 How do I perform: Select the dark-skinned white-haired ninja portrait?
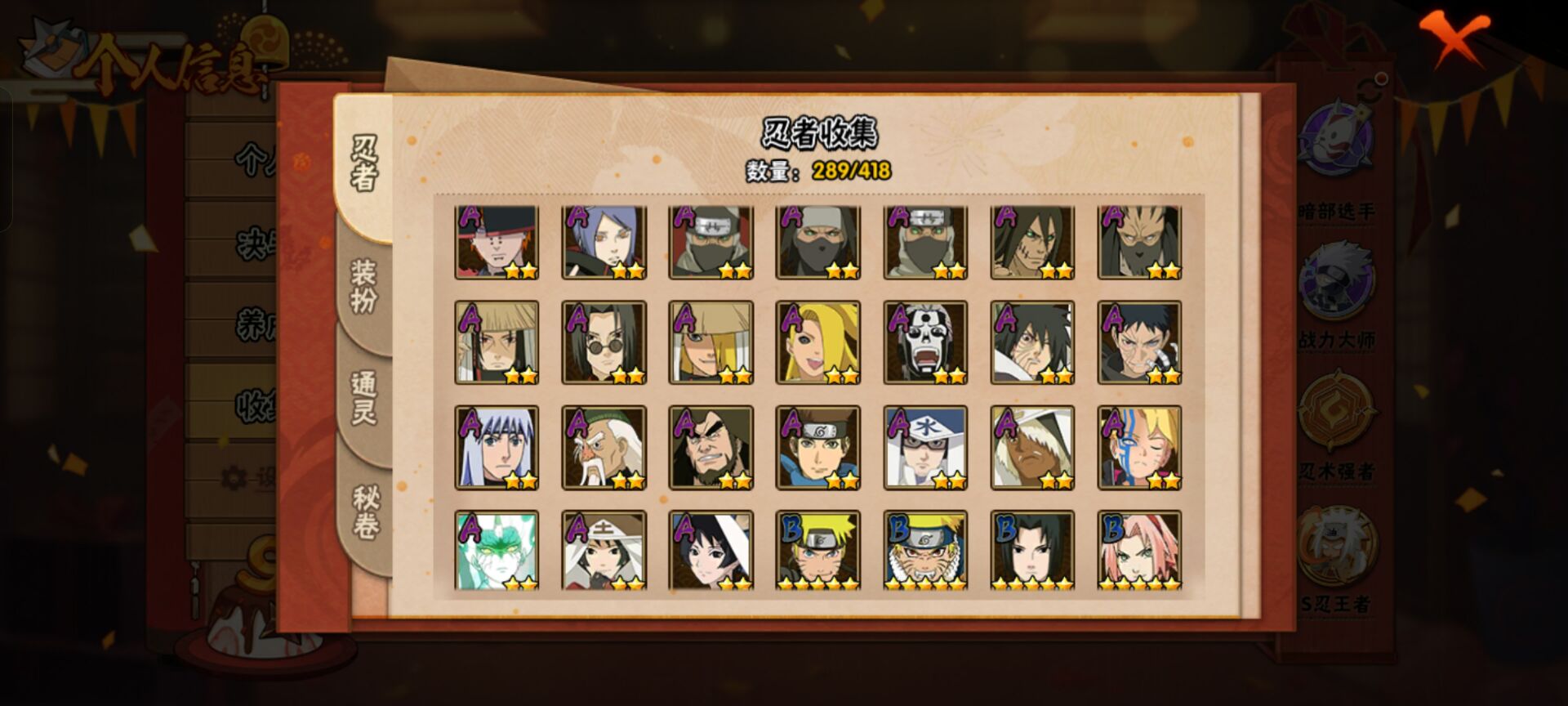1032,448
